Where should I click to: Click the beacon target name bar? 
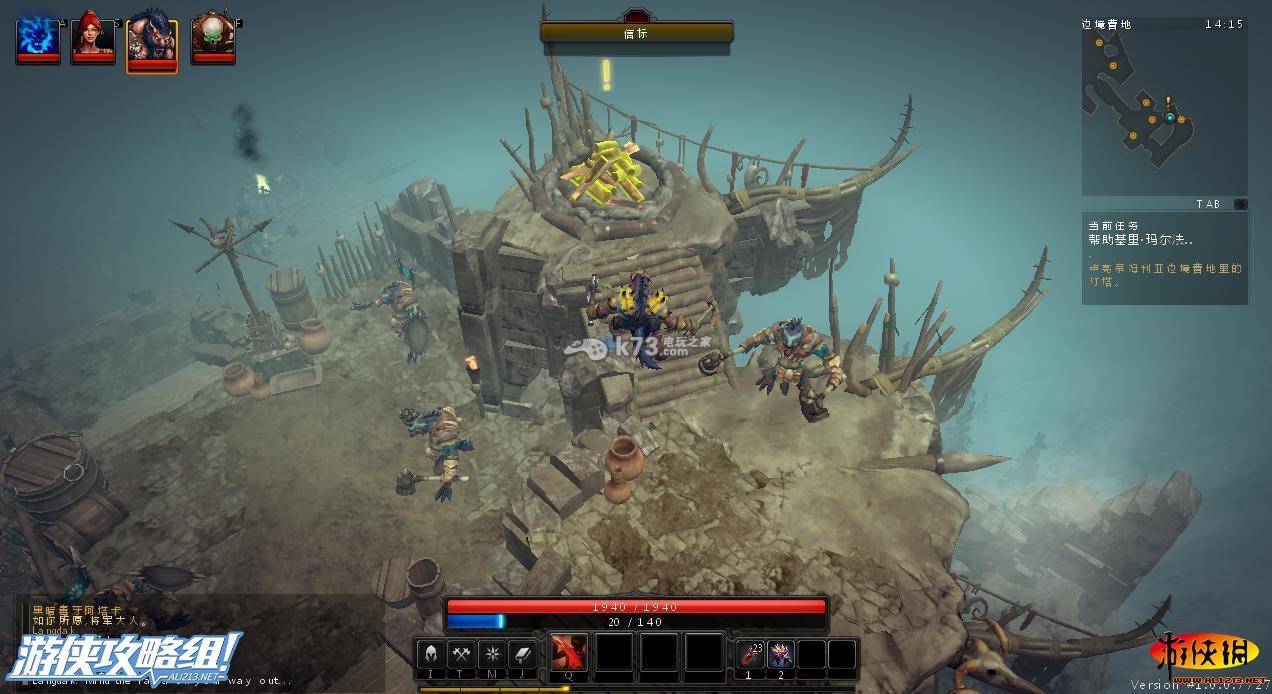coord(636,33)
